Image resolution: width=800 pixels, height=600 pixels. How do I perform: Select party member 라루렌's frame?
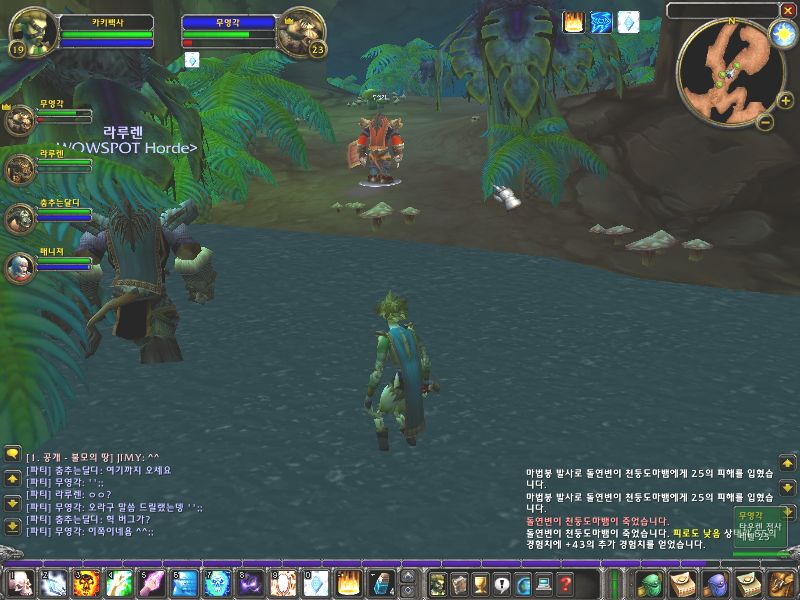click(x=20, y=169)
